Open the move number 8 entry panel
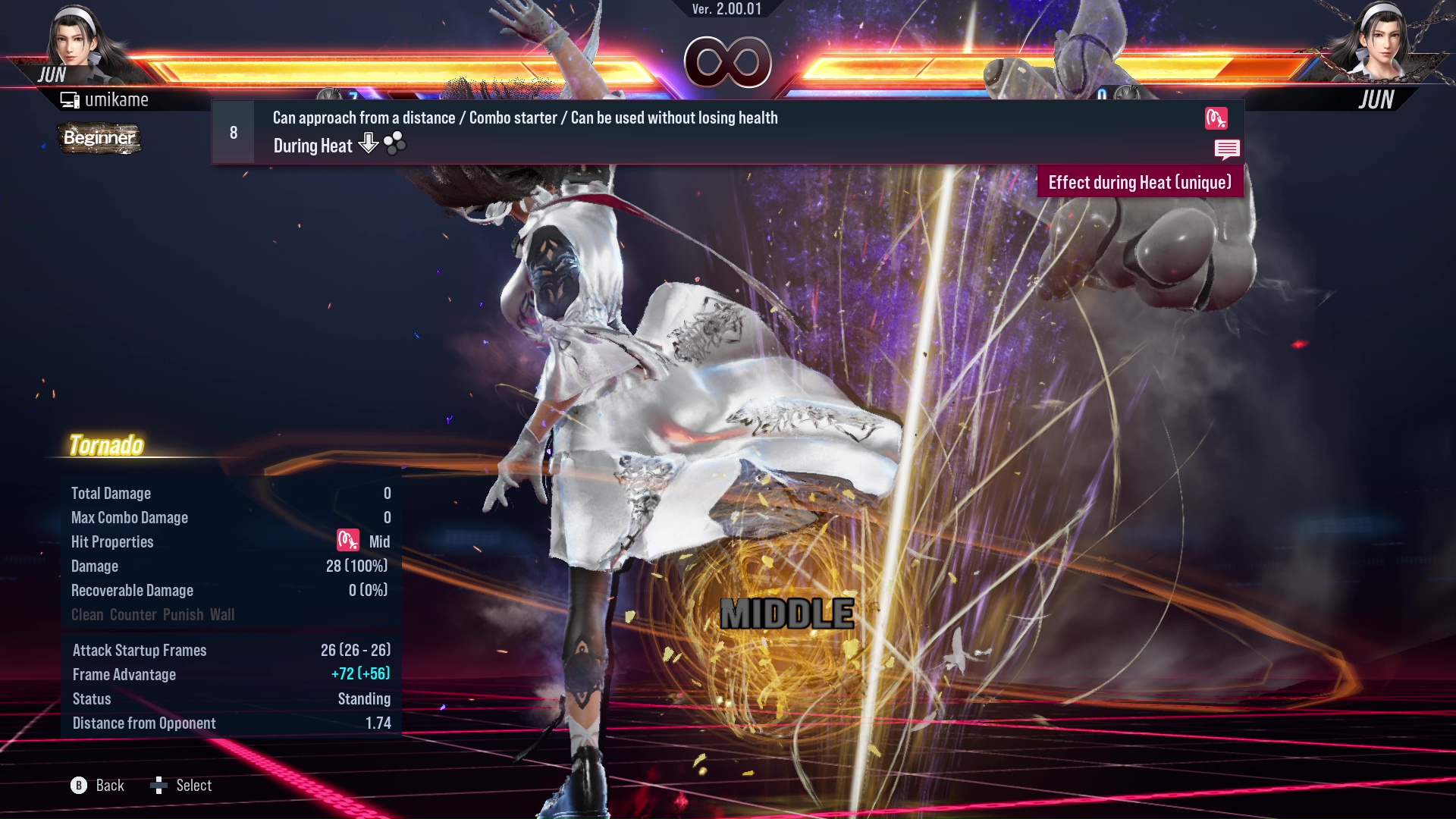This screenshot has height=819, width=1456. pos(232,131)
